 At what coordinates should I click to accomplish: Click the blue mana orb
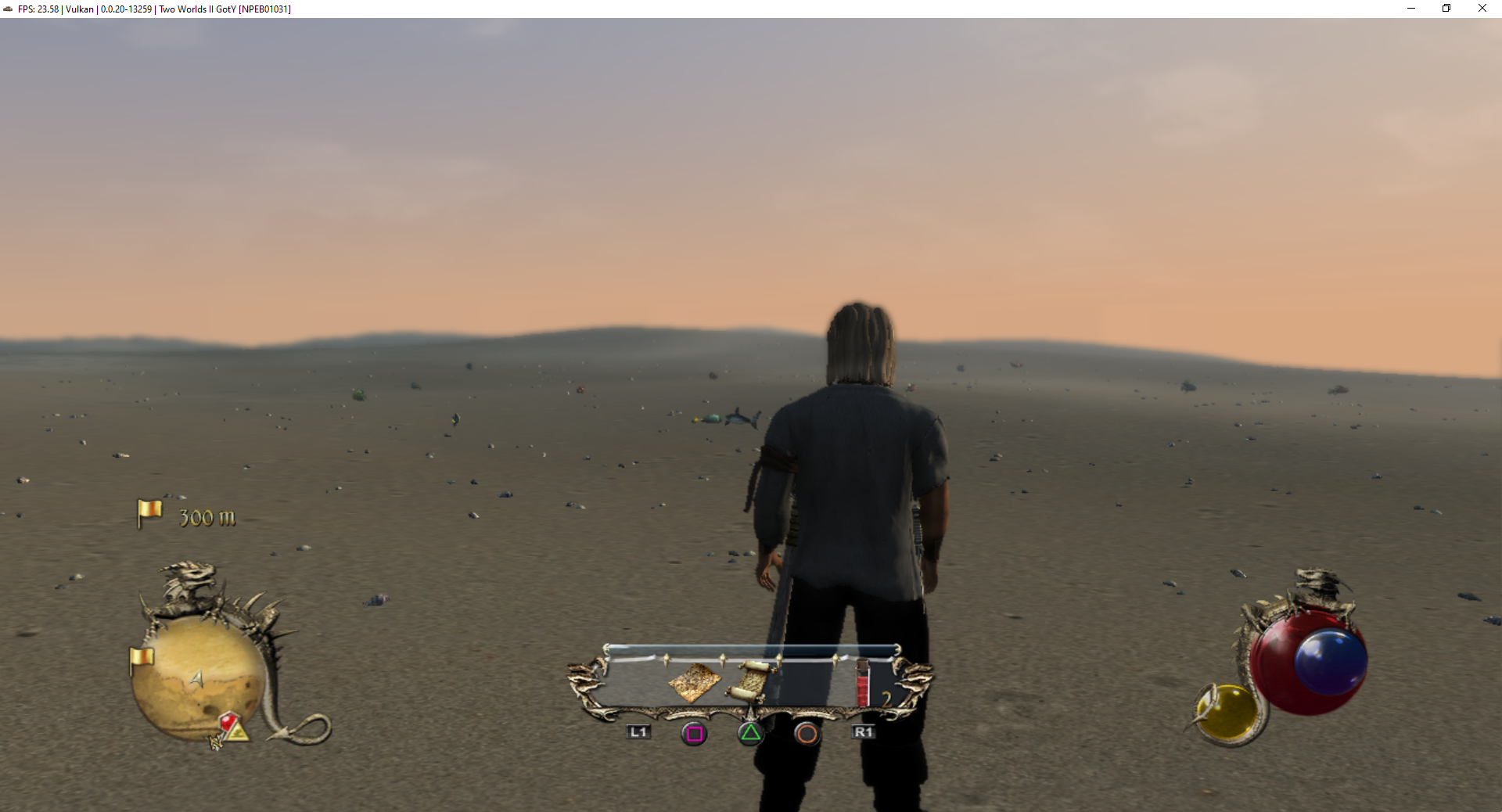1331,663
